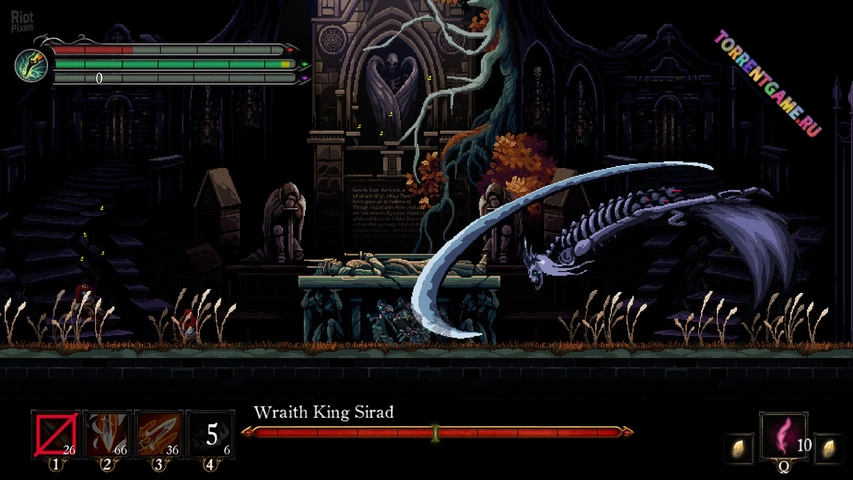853x480 pixels.
Task: Use the flaming blade ability in slot 3
Action: [x=159, y=435]
